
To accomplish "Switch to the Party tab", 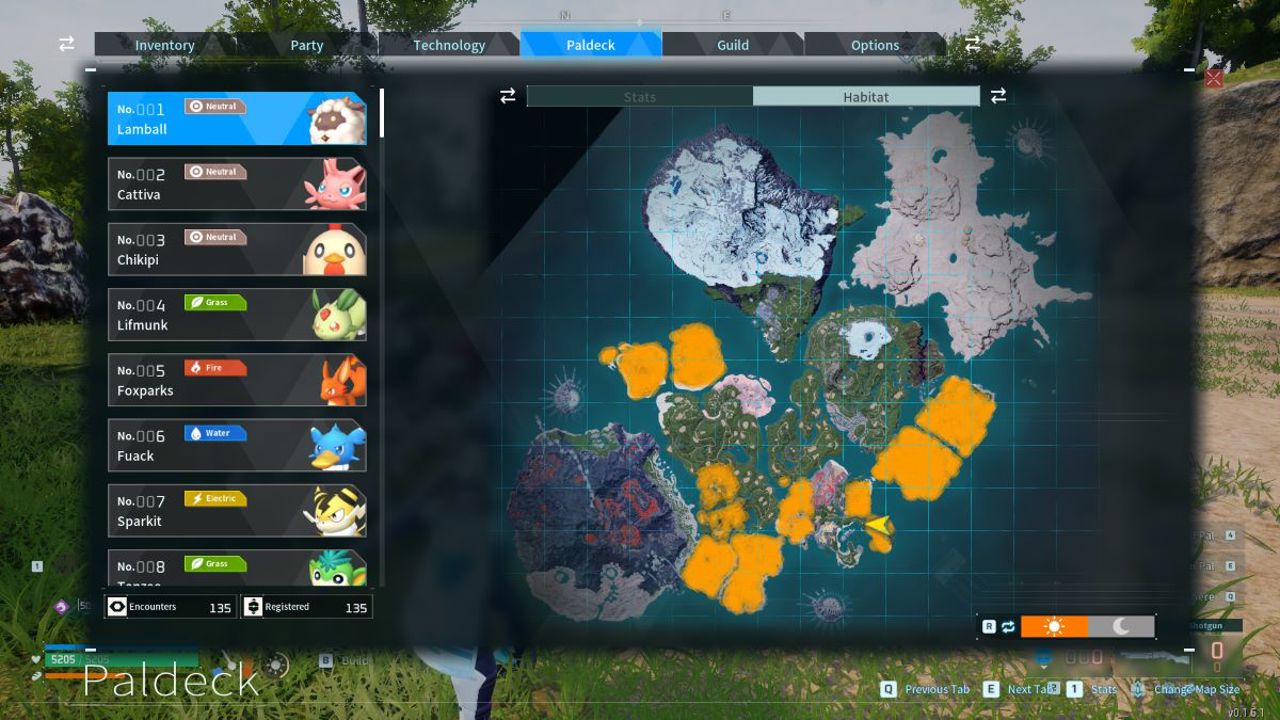I will (307, 45).
